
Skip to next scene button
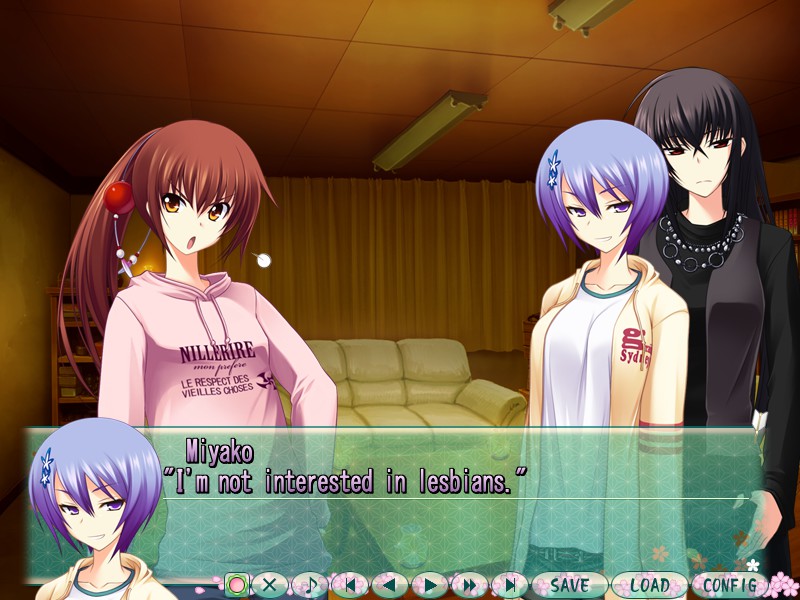point(509,584)
